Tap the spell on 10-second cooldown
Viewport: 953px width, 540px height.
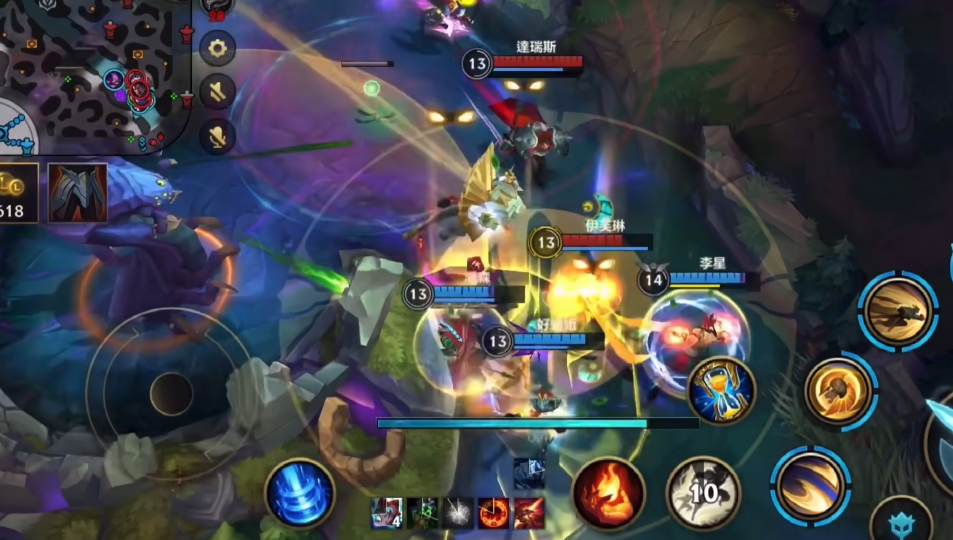pyautogui.click(x=703, y=493)
